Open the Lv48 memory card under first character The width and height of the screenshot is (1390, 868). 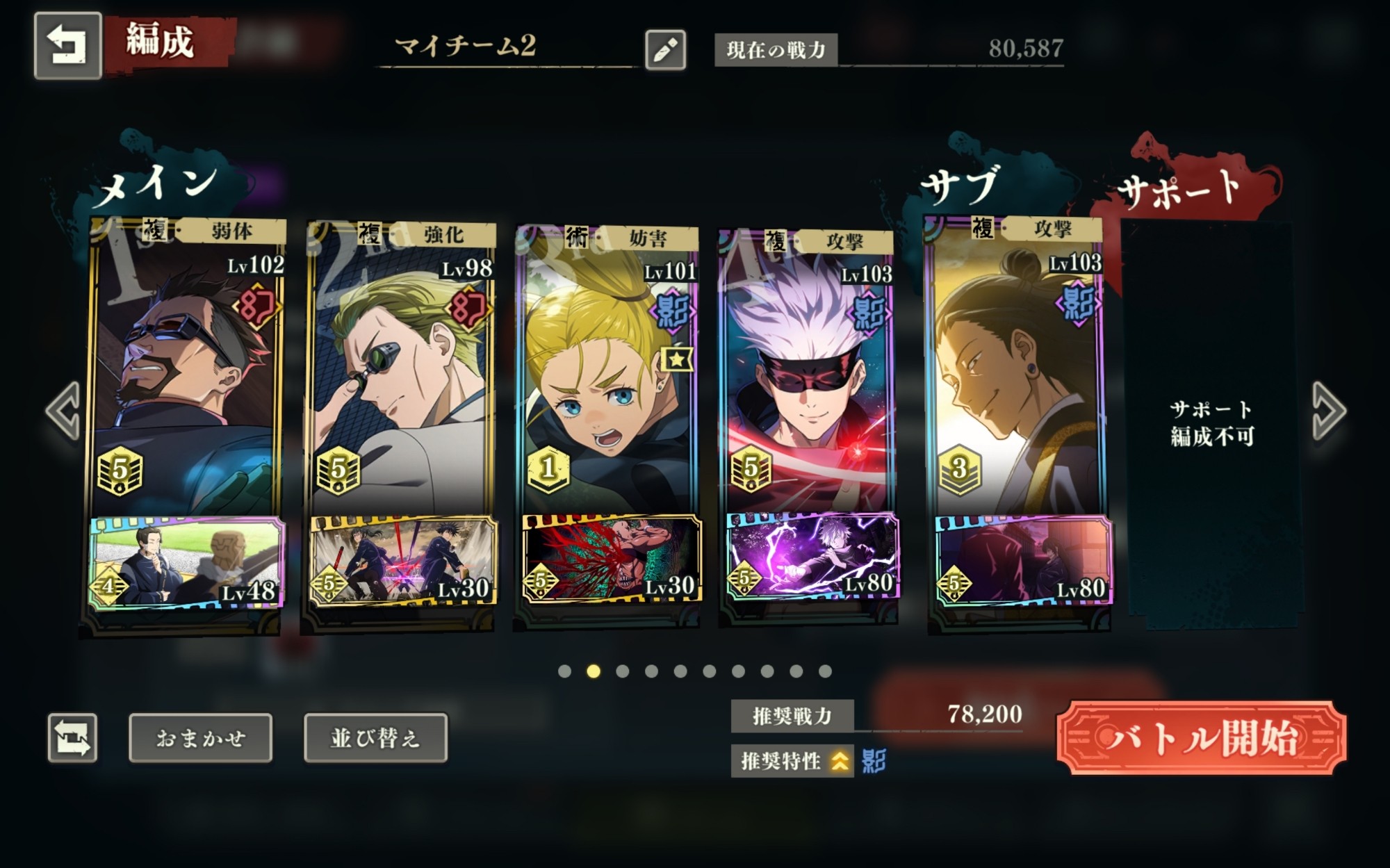(186, 562)
